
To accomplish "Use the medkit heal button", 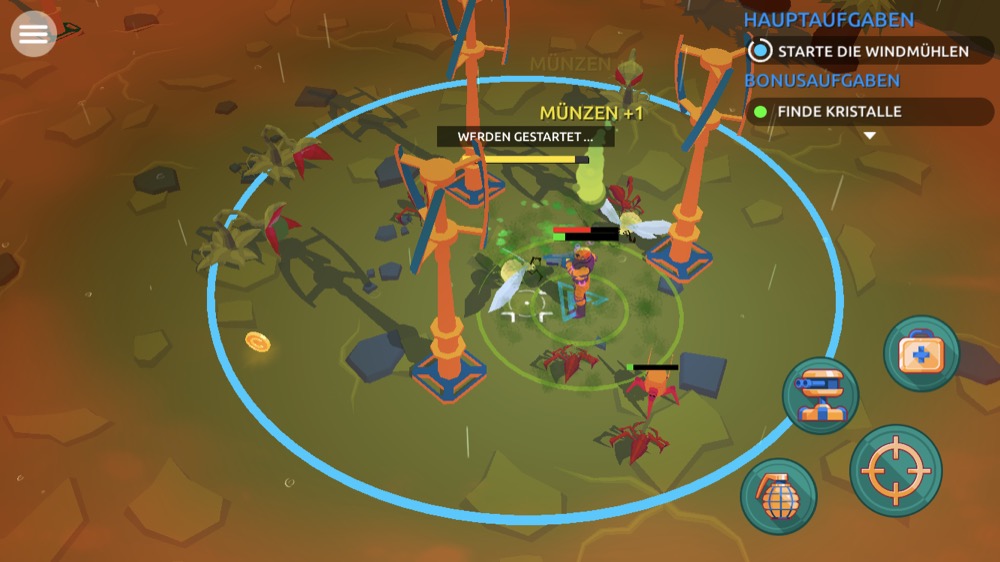I will click(x=921, y=353).
